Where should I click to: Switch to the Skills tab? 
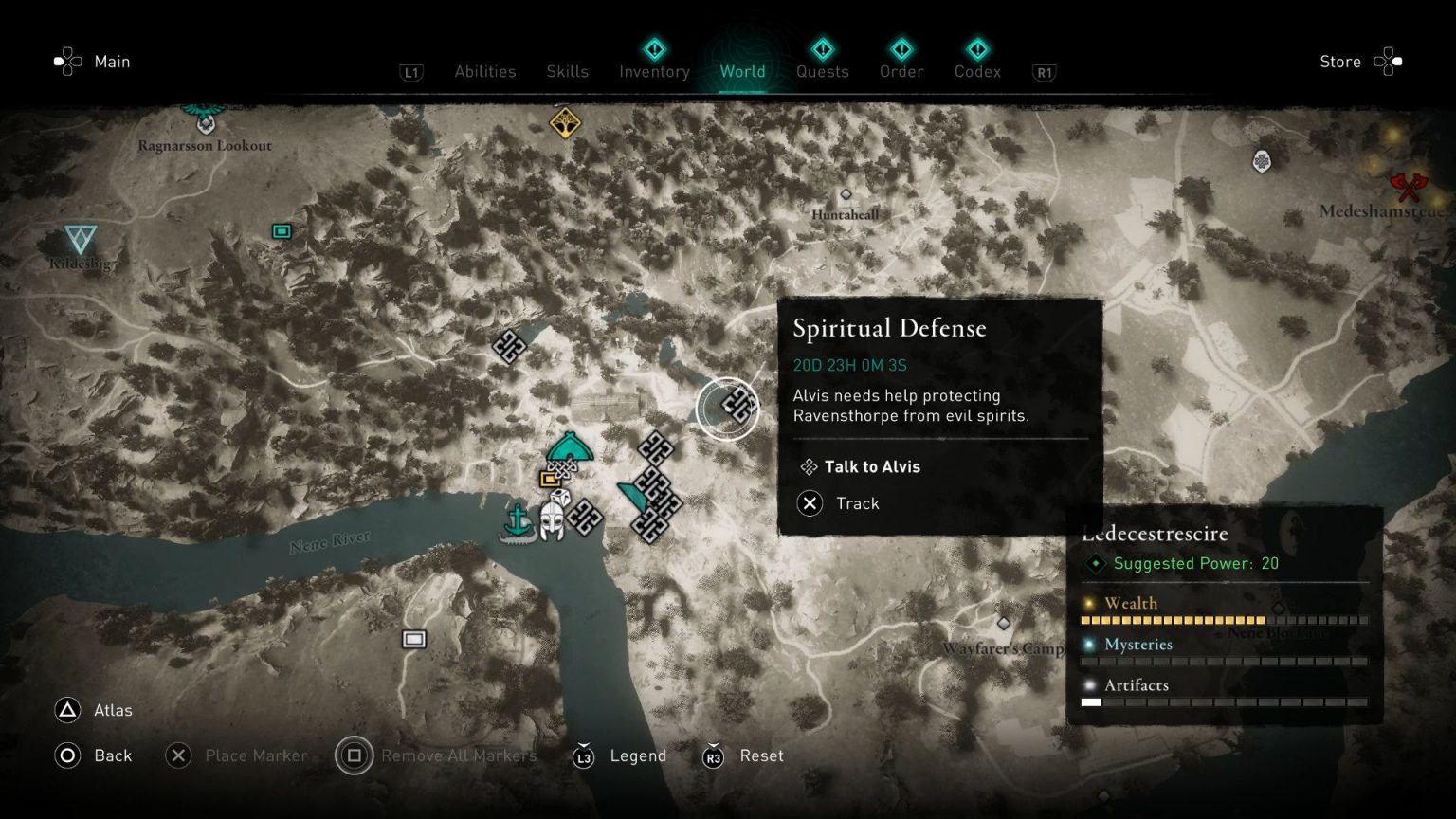coord(567,70)
